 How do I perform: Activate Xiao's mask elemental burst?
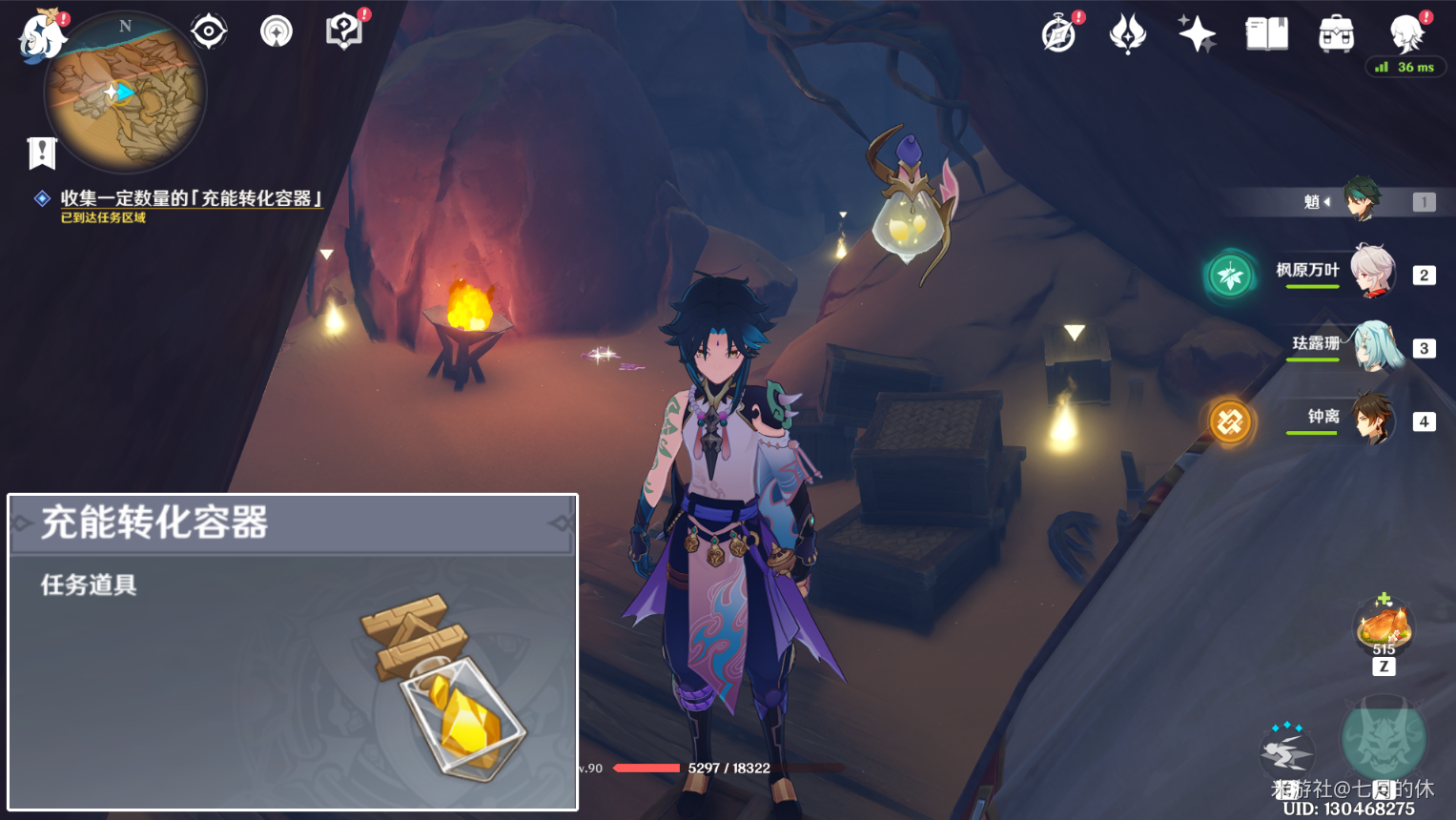[1384, 739]
